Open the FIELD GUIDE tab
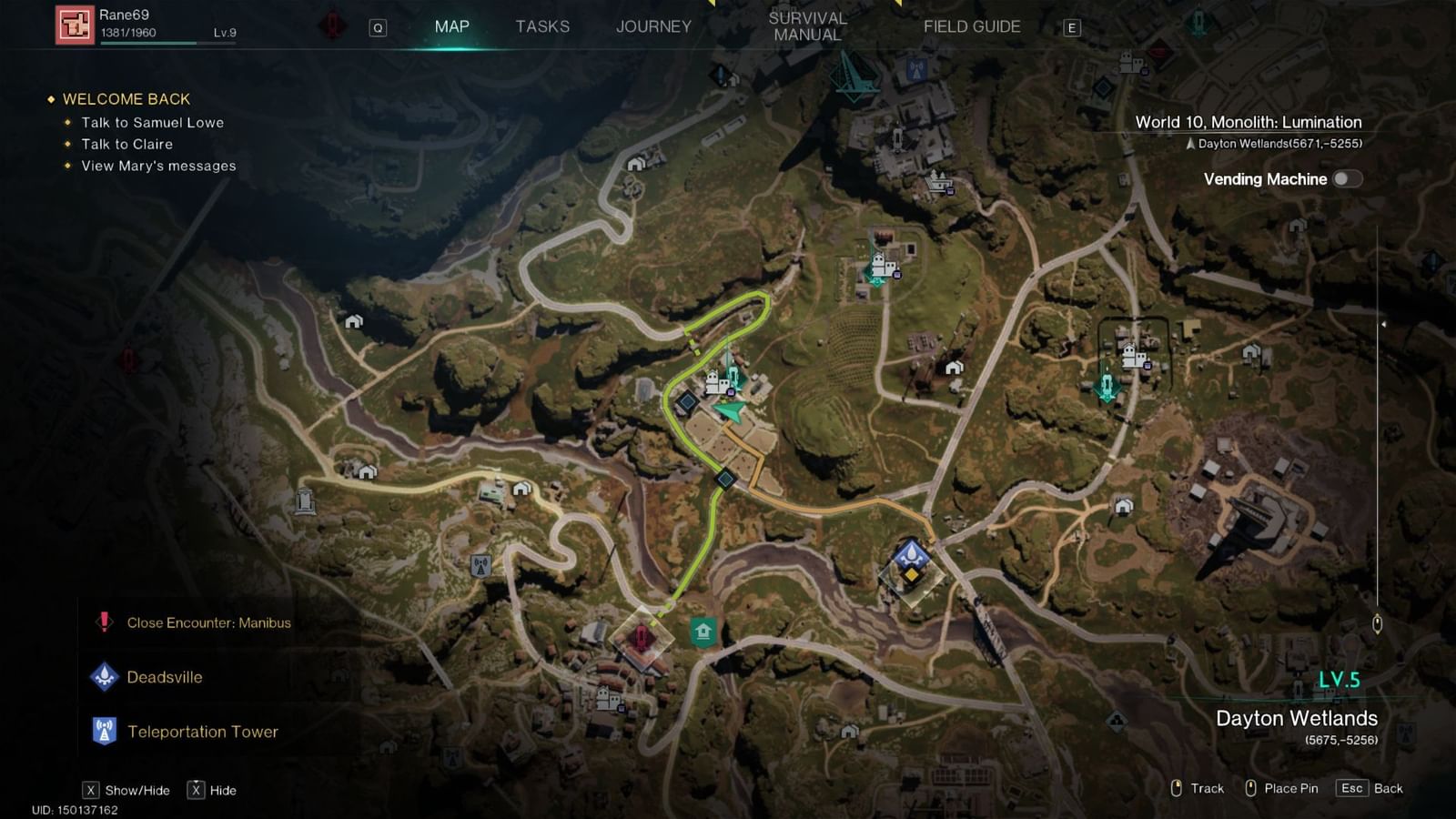 [x=970, y=26]
